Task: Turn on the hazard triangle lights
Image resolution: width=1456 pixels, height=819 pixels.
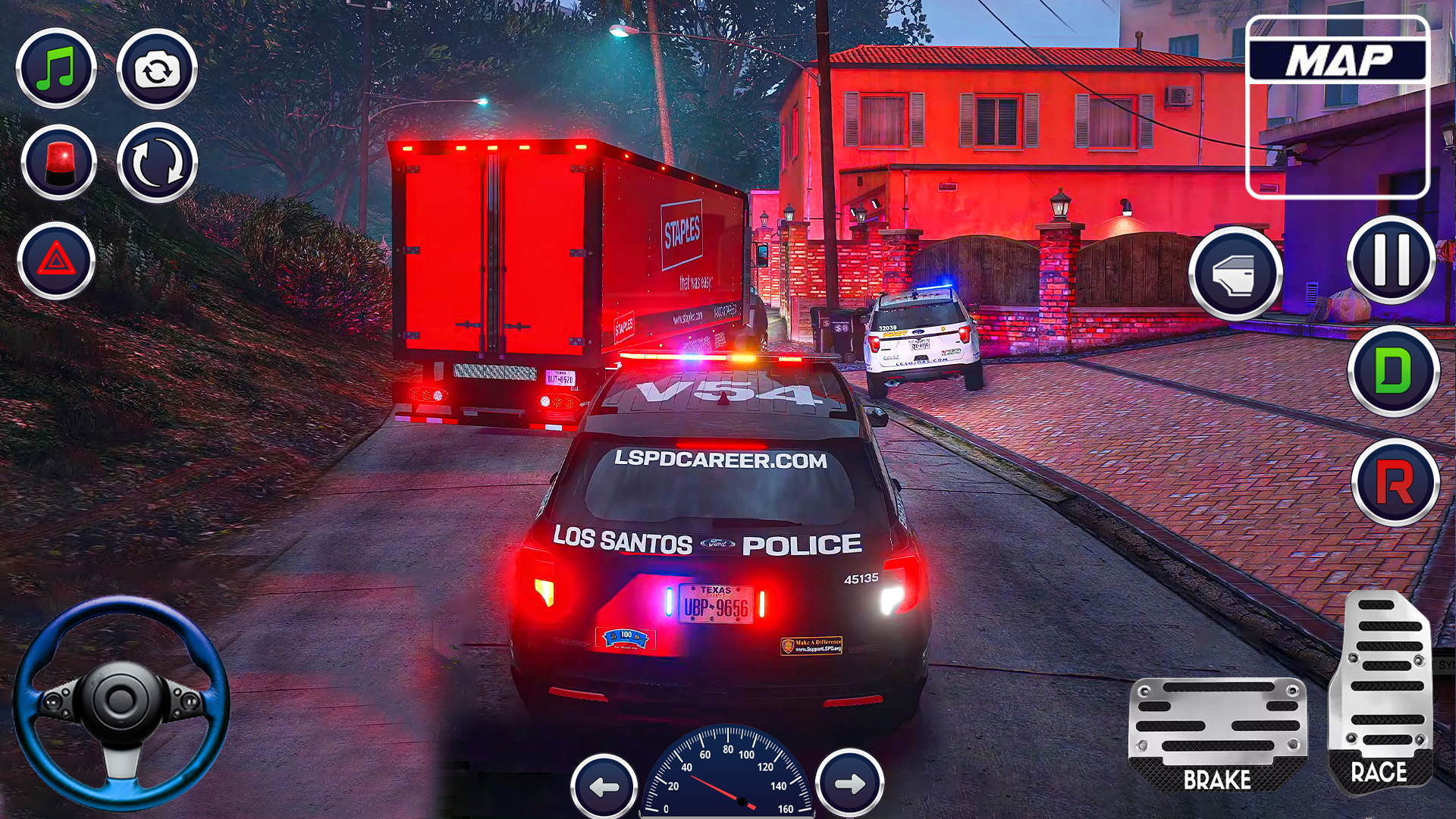Action: (56, 261)
